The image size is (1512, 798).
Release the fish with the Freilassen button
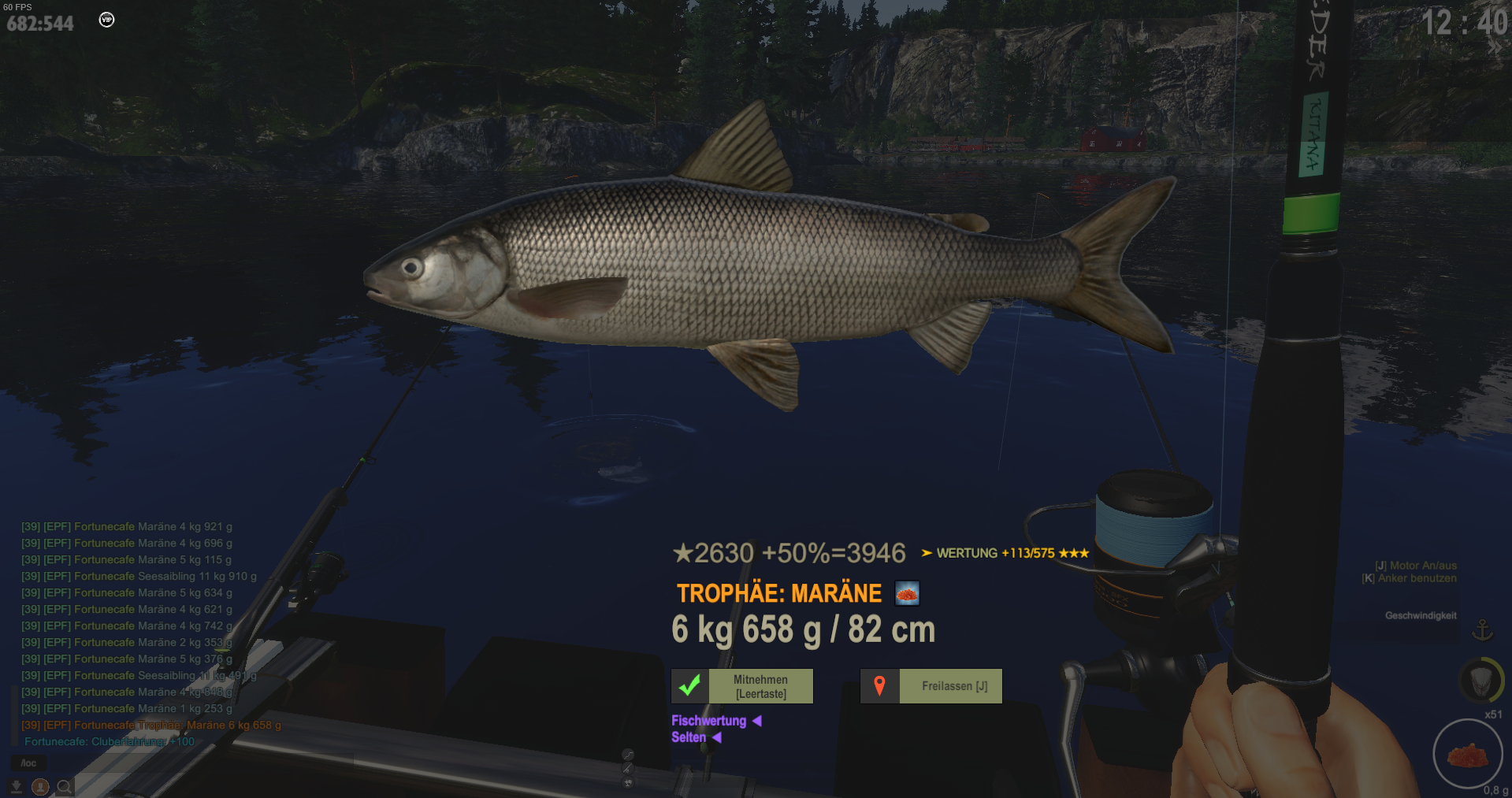click(931, 686)
